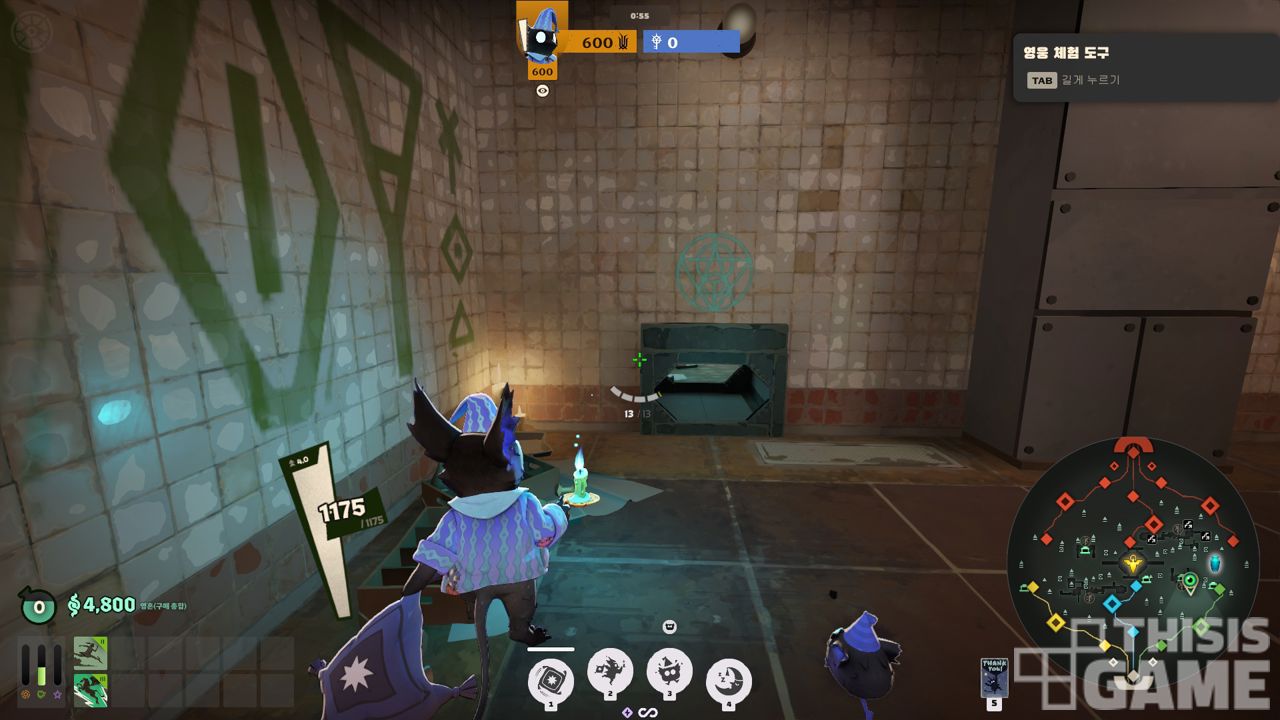Click the green ability points counter icon
Viewport: 1280px width, 720px height.
[38, 605]
